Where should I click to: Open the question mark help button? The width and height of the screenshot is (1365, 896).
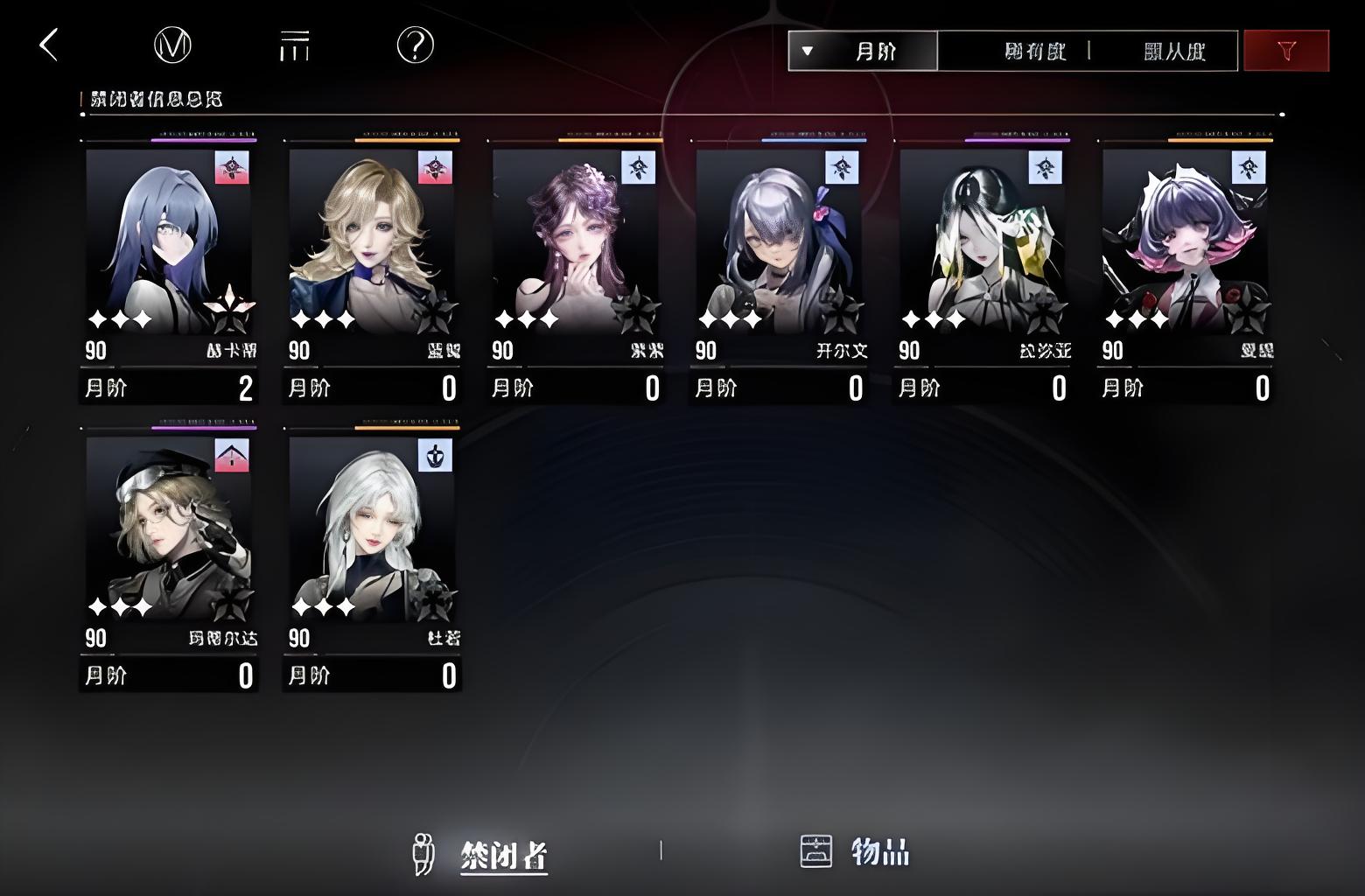pos(415,45)
